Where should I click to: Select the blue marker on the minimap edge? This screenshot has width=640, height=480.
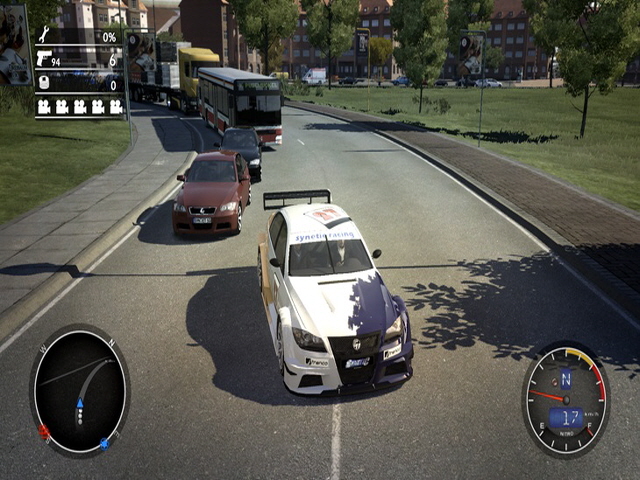104,443
